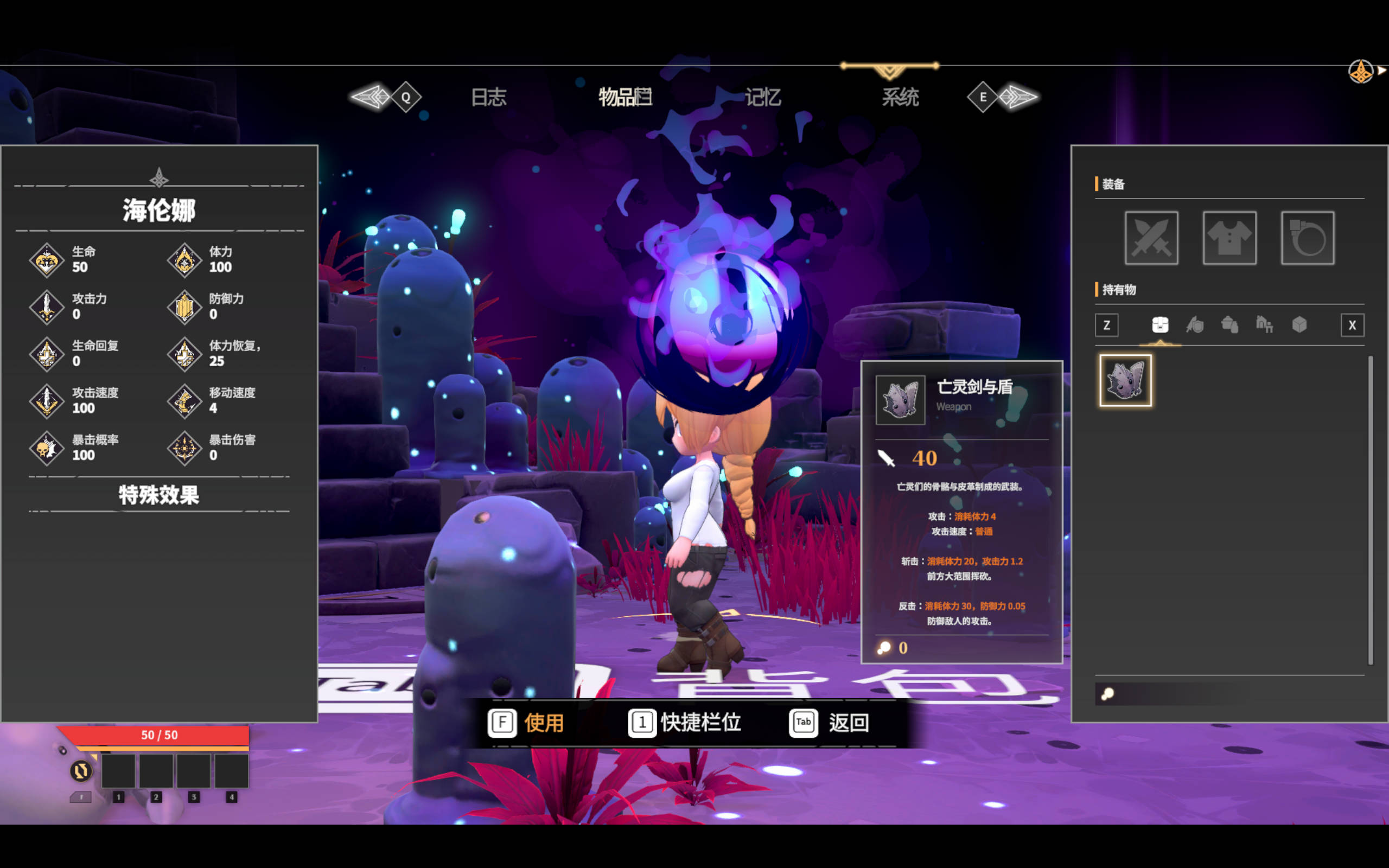Open the 记忆 memory tab
The width and height of the screenshot is (1389, 868).
point(763,97)
